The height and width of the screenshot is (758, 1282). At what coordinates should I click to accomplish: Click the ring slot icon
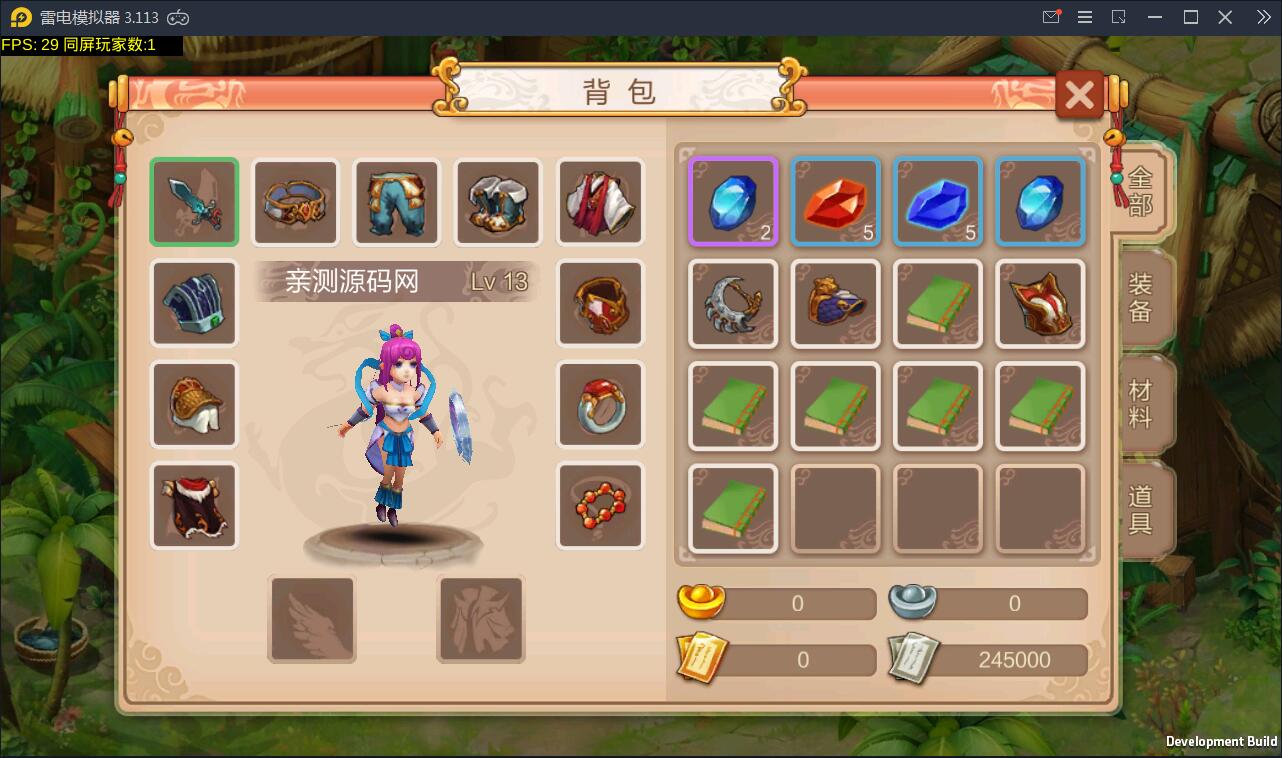(599, 404)
